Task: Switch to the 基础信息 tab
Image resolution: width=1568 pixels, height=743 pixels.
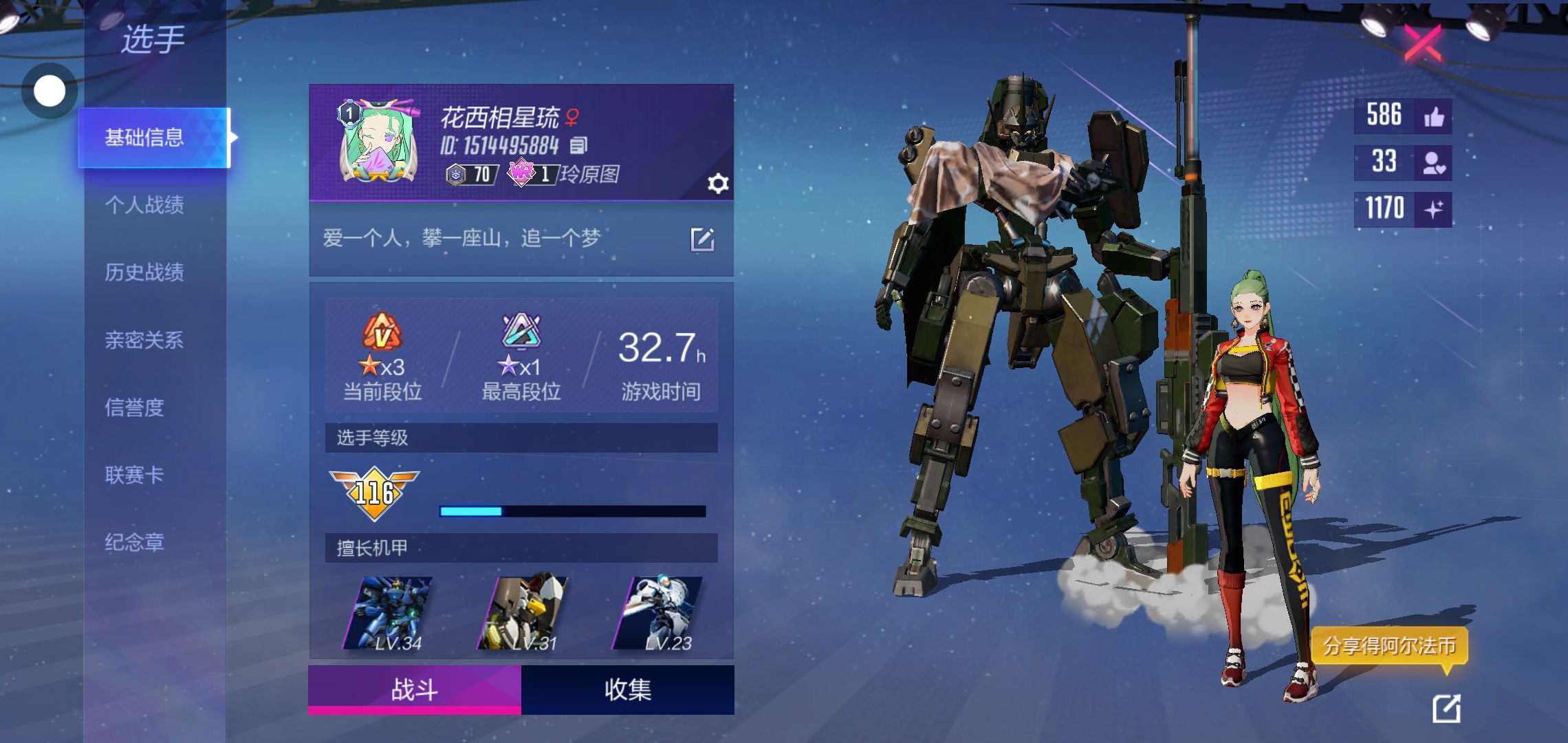Action: pos(144,138)
